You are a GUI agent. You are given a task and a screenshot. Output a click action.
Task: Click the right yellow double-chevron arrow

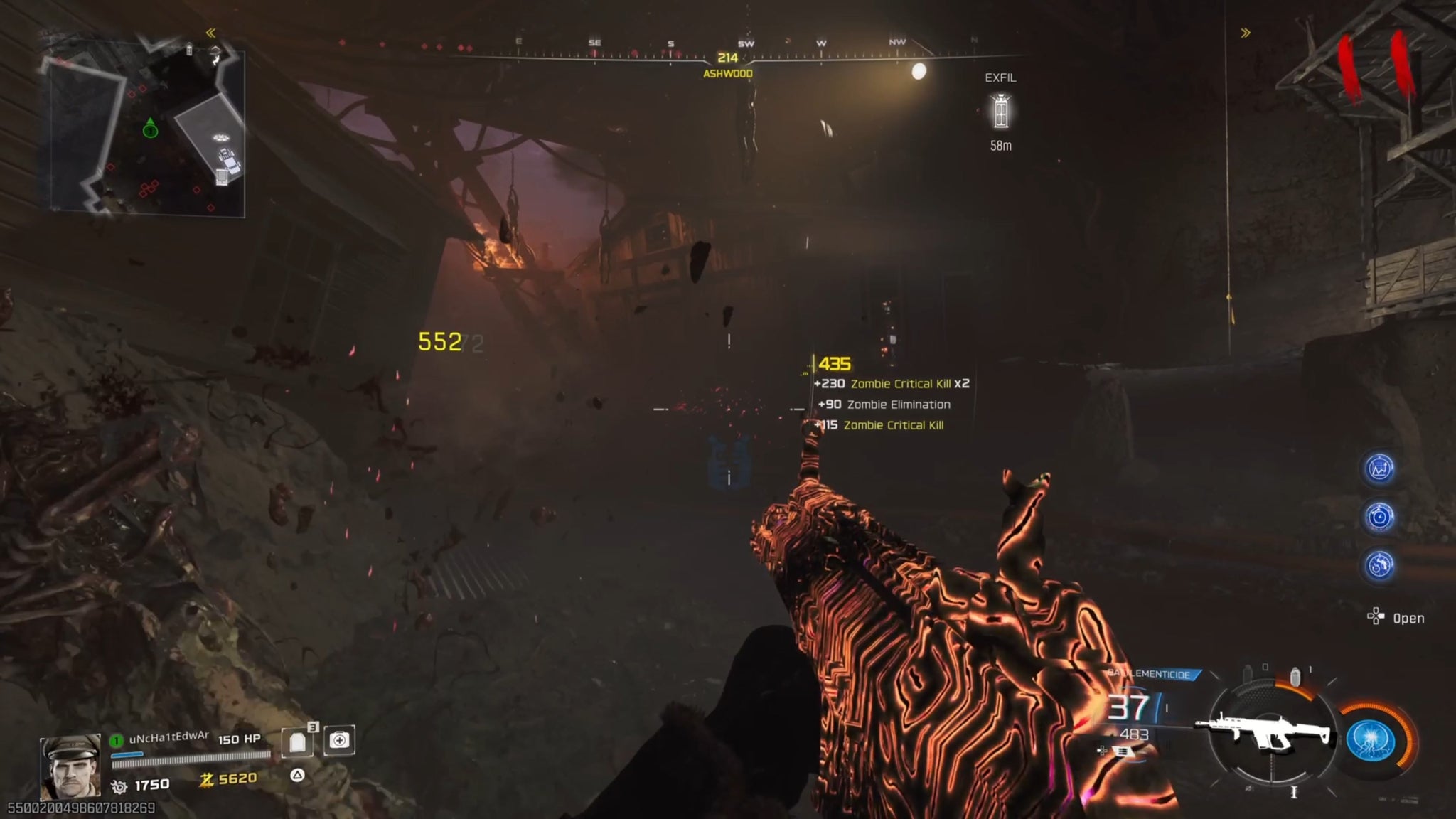pos(1246,33)
